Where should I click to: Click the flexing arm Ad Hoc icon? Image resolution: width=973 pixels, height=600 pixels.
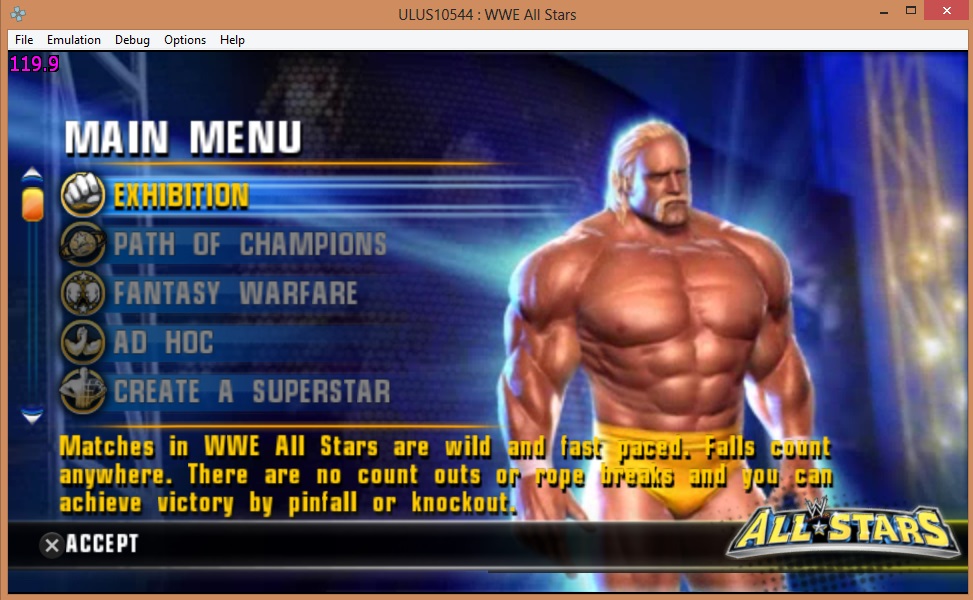(x=83, y=342)
